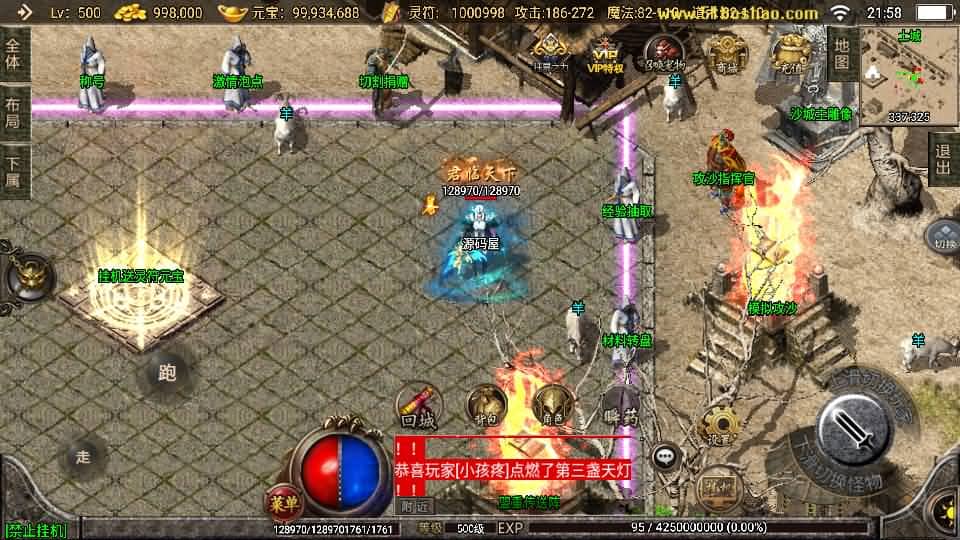Open the chat speech bubble button
960x540 pixels.
[663, 458]
